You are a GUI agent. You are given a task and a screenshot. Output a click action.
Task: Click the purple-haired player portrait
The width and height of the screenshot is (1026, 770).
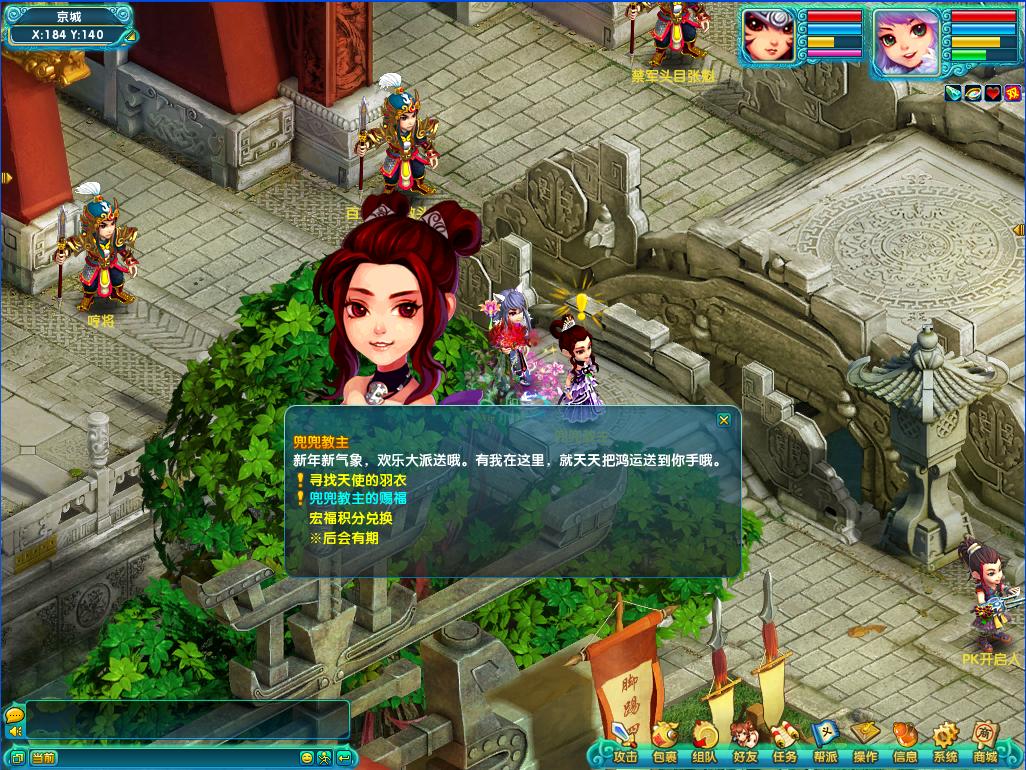(x=906, y=42)
